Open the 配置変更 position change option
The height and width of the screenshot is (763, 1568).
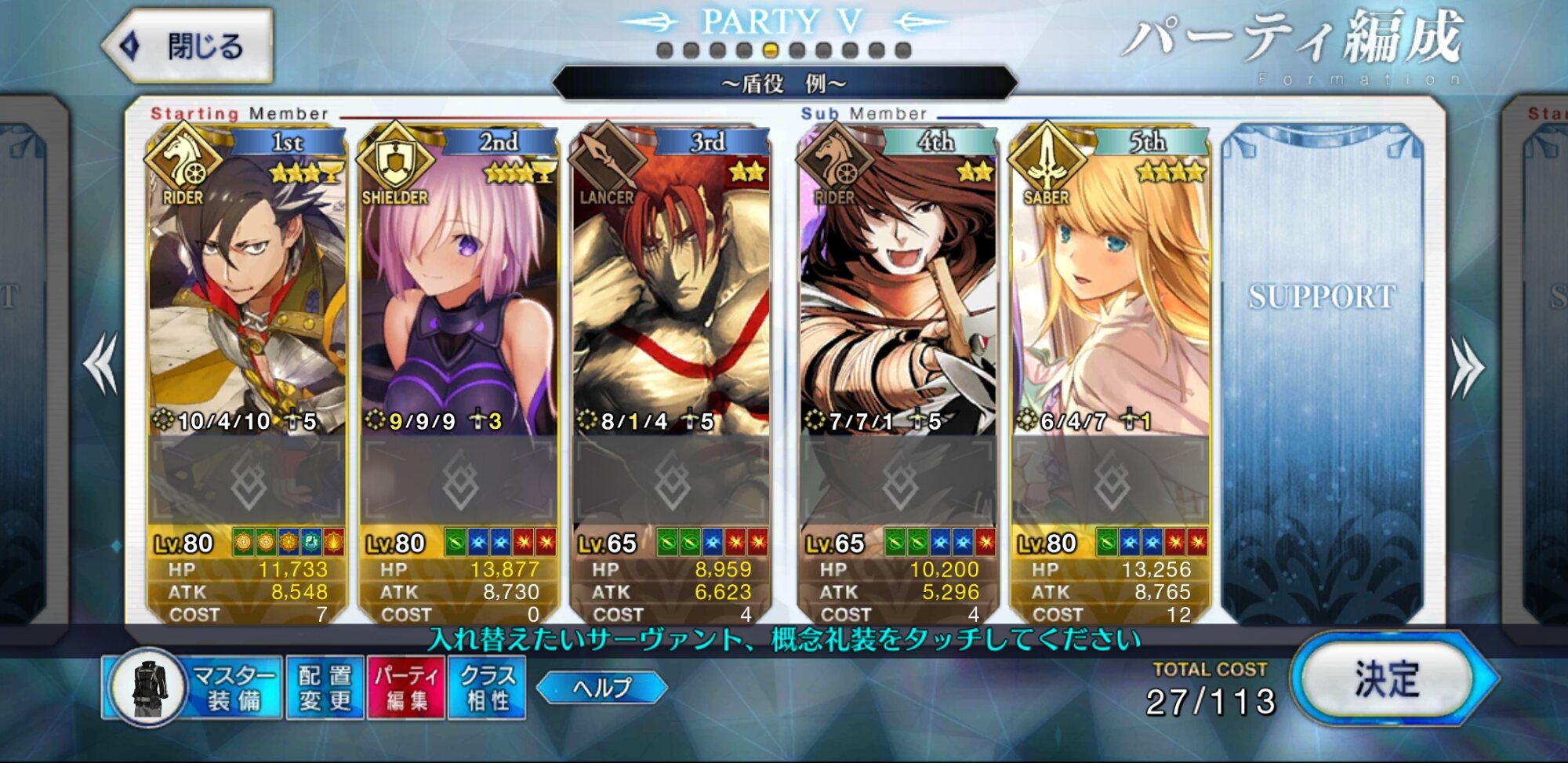[x=325, y=688]
